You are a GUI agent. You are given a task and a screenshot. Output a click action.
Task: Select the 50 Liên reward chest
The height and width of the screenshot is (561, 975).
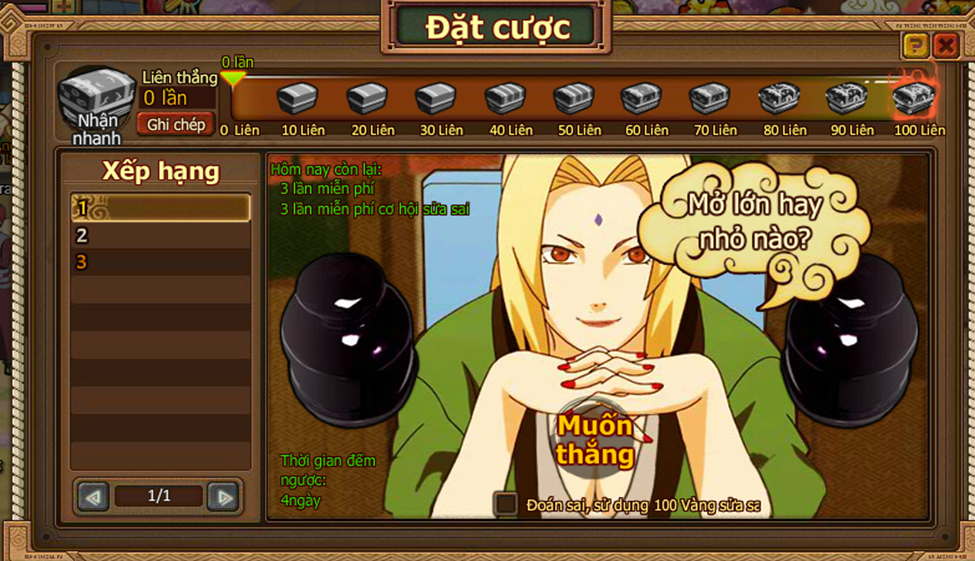click(x=574, y=99)
